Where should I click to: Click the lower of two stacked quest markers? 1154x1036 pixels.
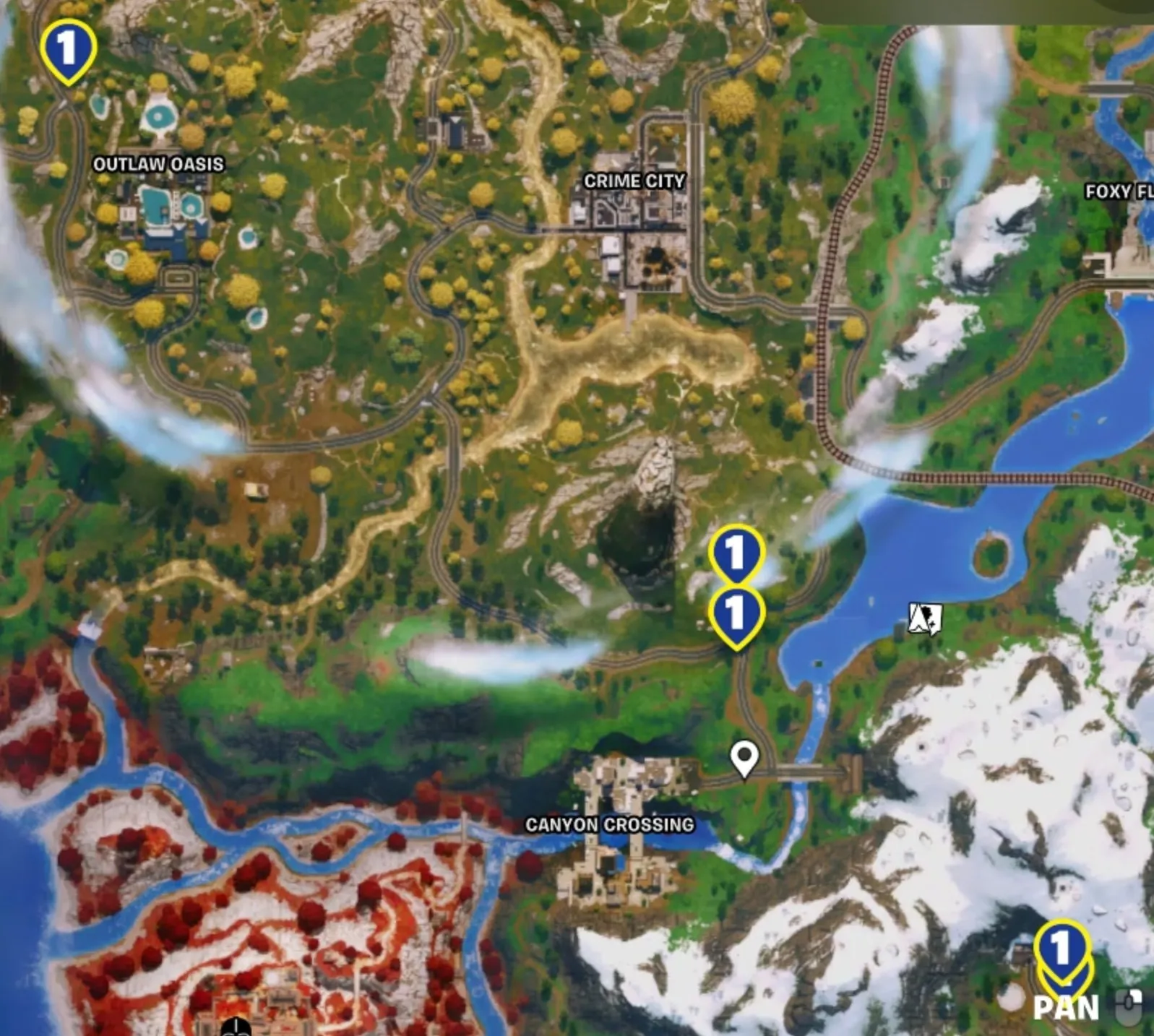pyautogui.click(x=736, y=614)
